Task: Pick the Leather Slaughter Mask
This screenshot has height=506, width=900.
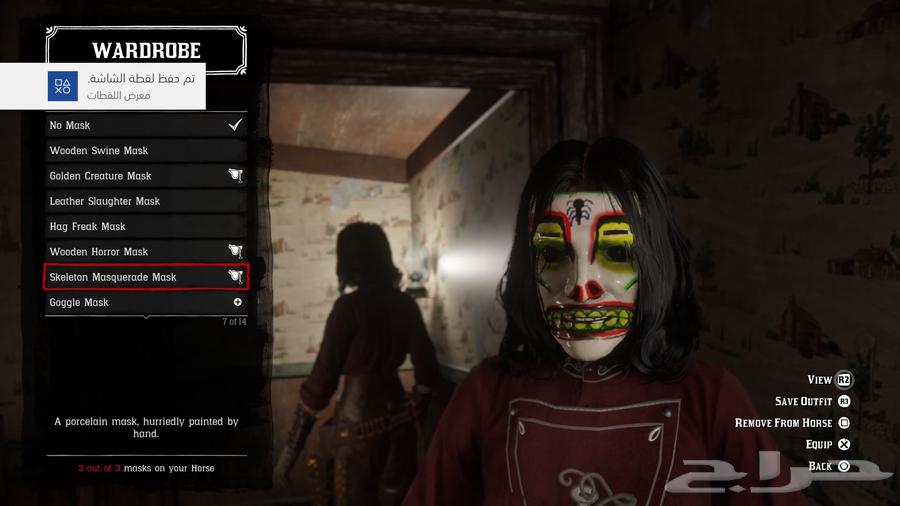Action: (x=146, y=201)
